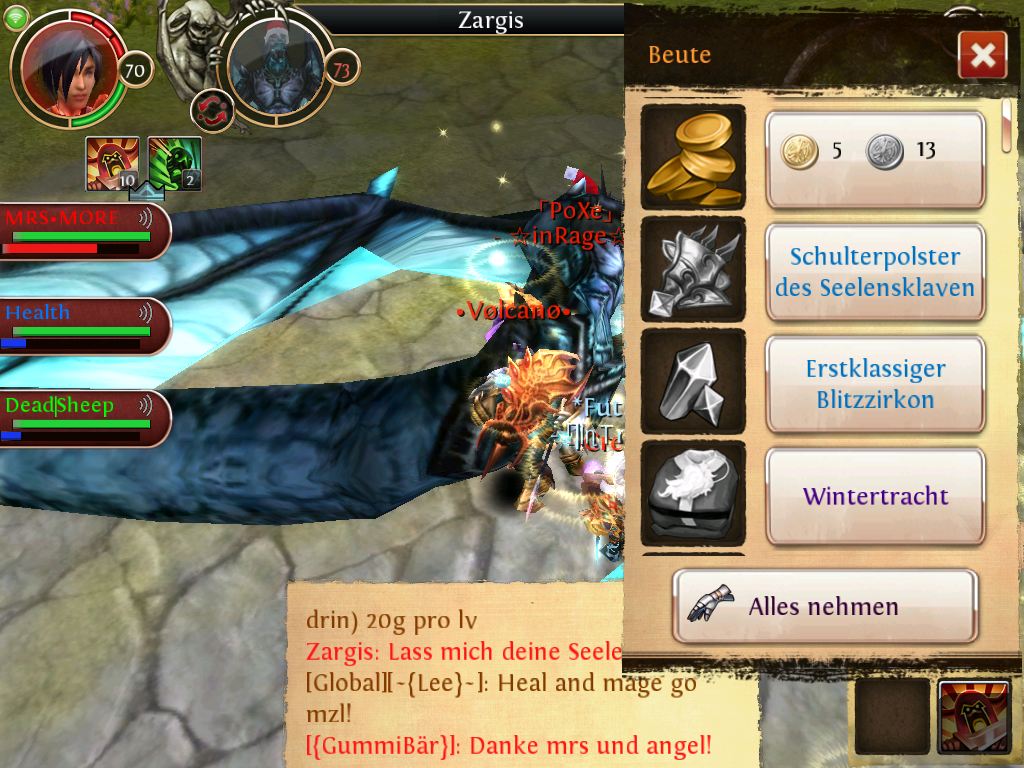Inspect the red demon buff icon

point(112,163)
